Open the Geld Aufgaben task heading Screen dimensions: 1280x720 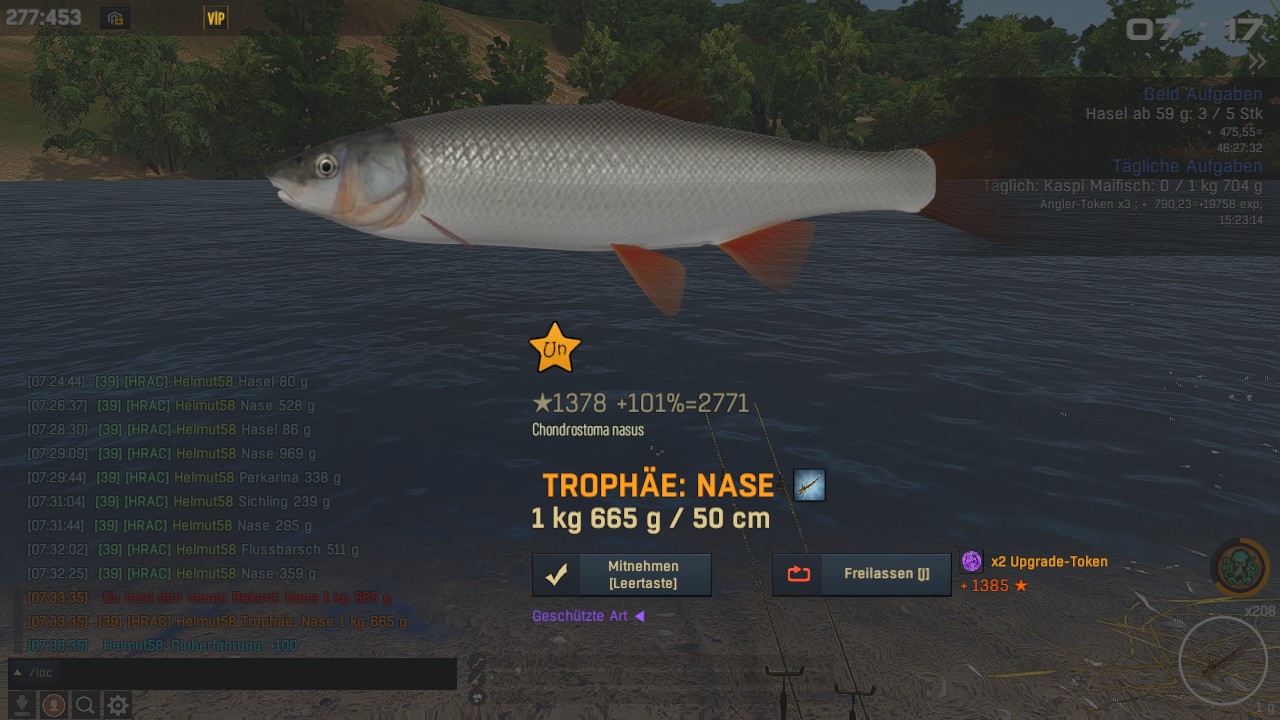[1202, 95]
